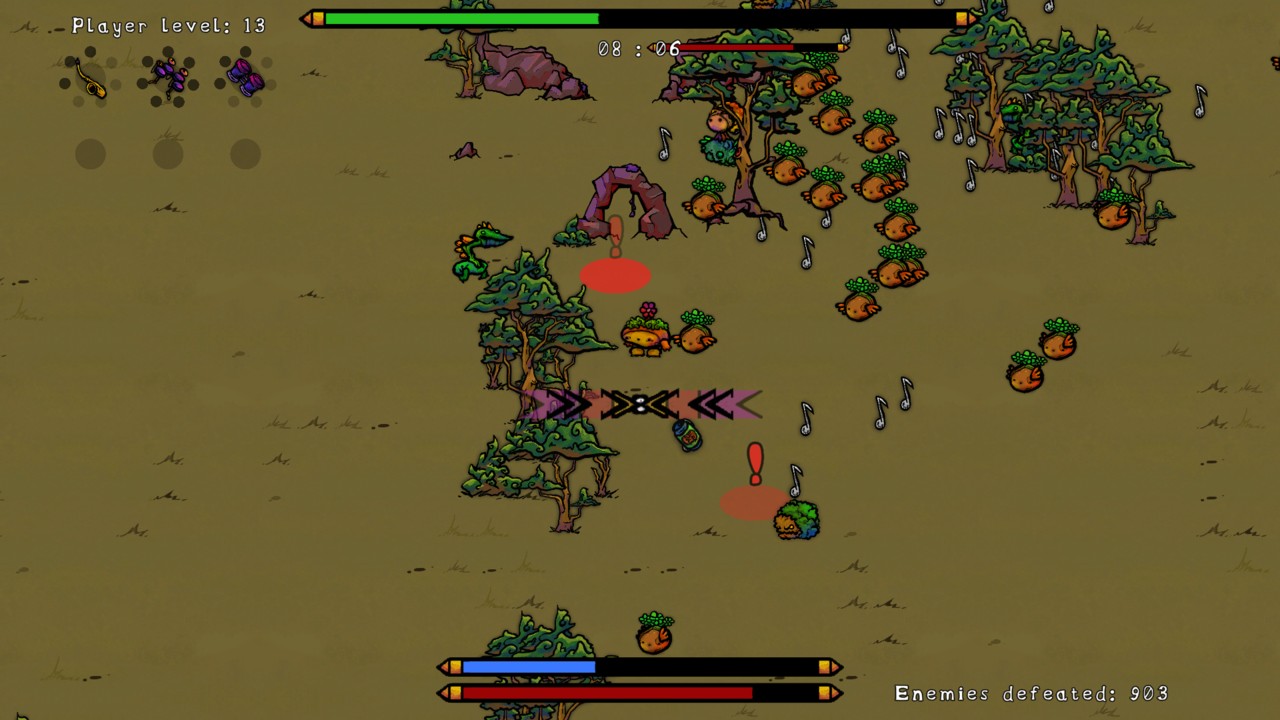Click the first empty ability slot below the saxophone

coord(89,153)
